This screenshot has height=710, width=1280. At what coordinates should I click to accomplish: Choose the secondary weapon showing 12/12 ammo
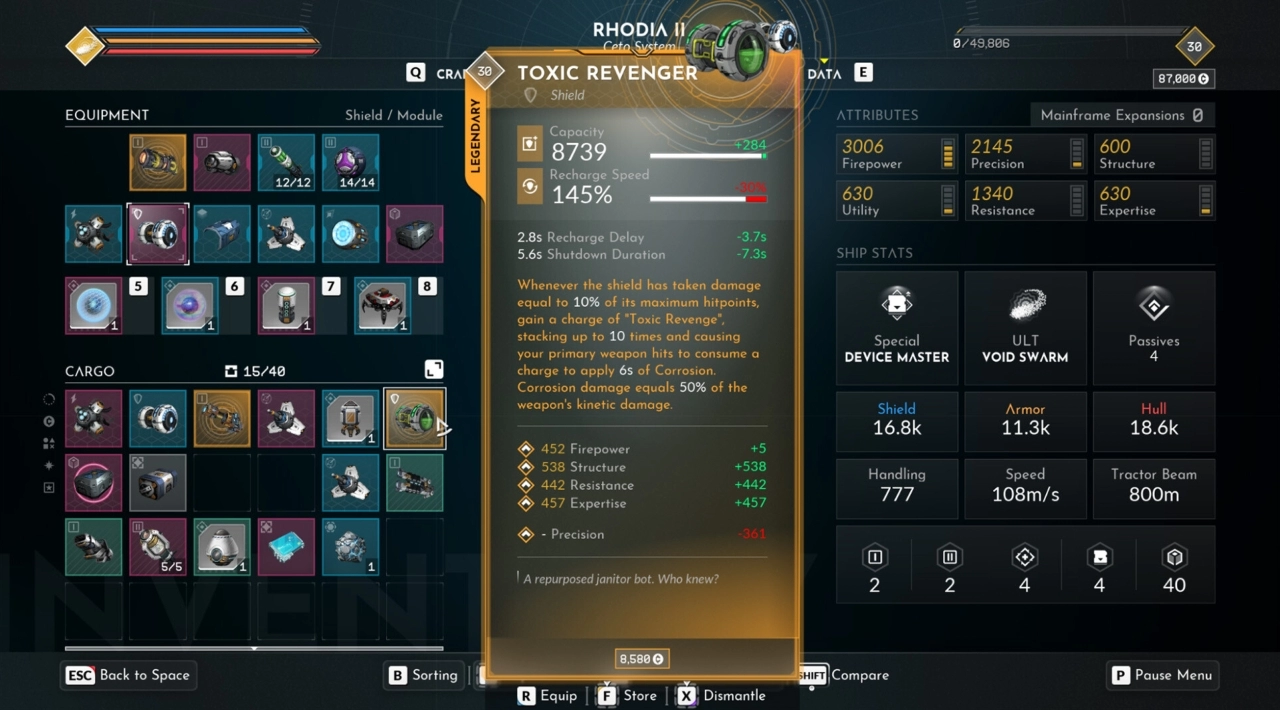(x=286, y=162)
